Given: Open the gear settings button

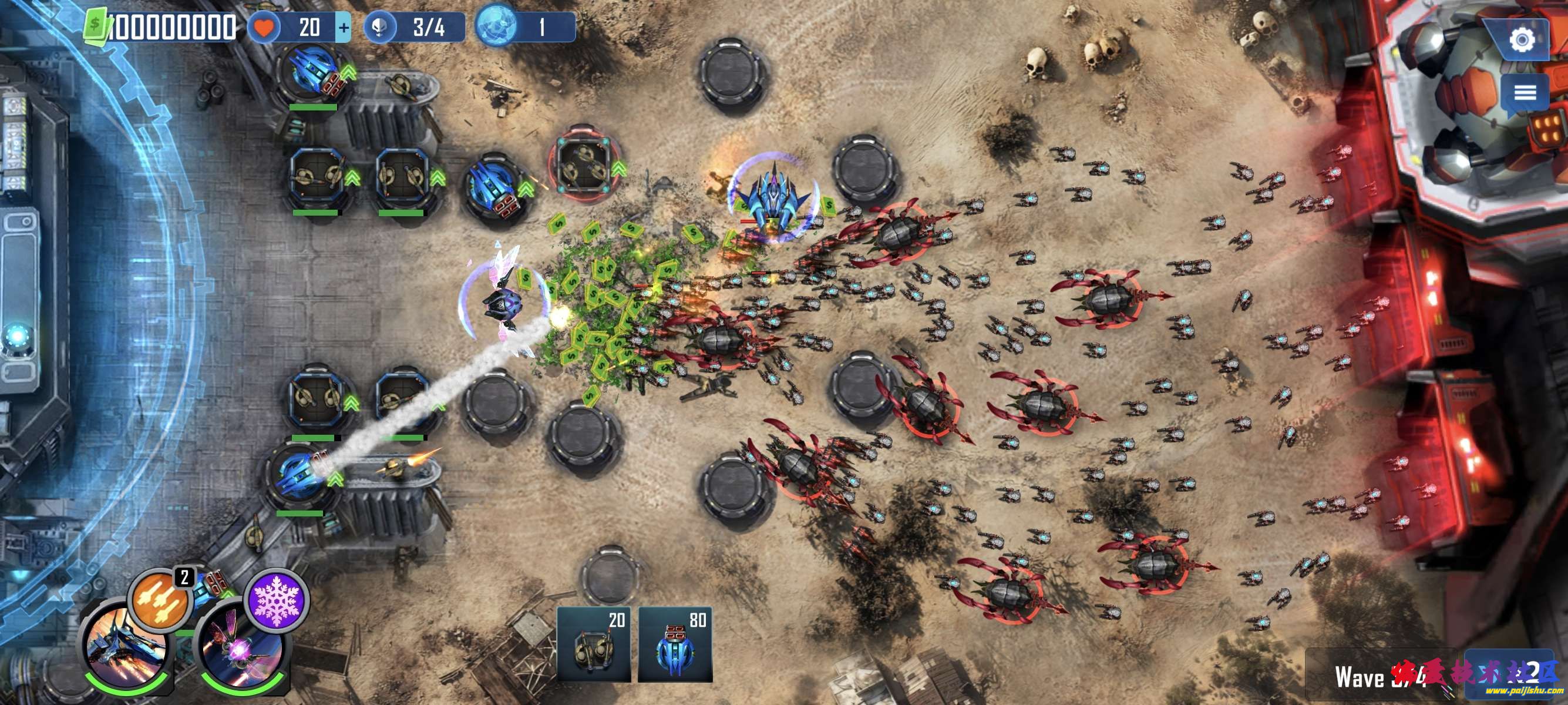Looking at the screenshot, I should [x=1522, y=40].
